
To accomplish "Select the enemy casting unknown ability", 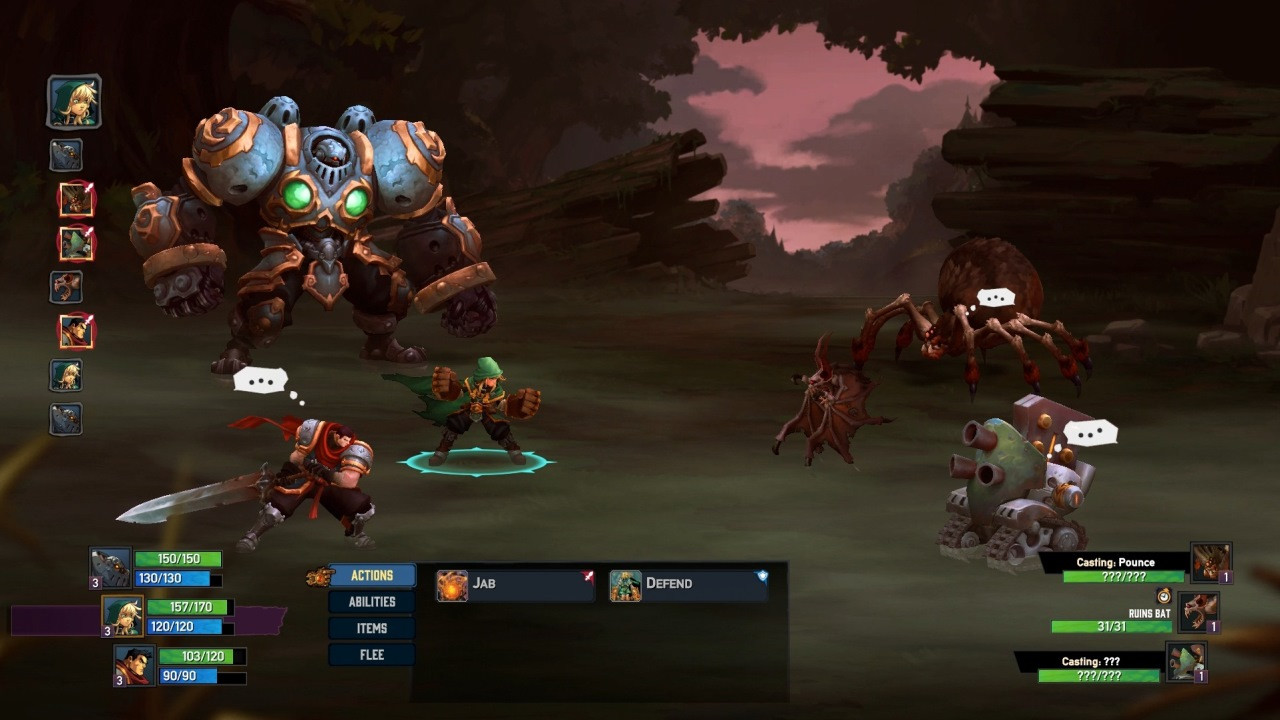I will (x=1186, y=661).
